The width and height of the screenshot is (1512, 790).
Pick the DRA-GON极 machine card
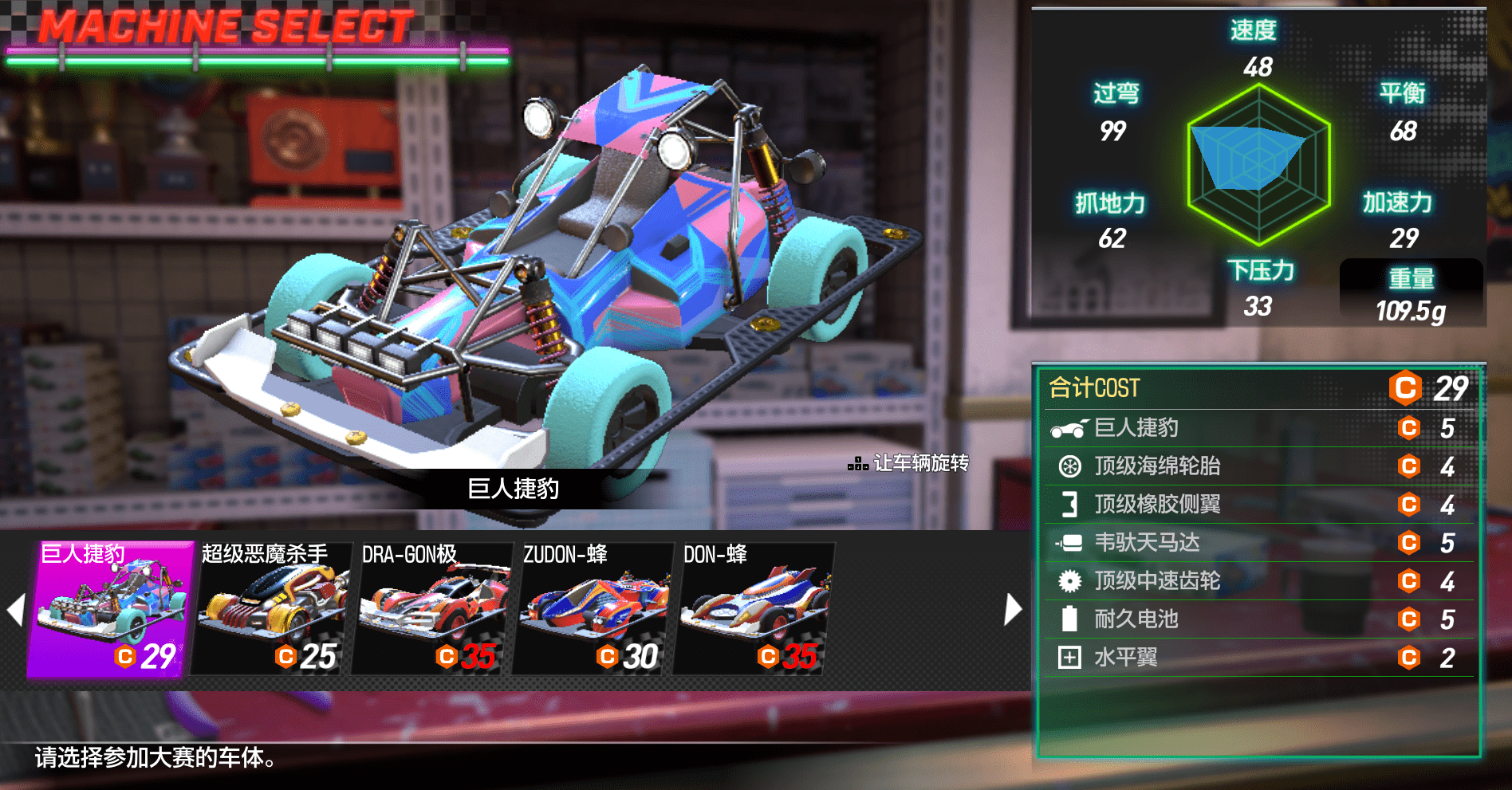pyautogui.click(x=433, y=610)
